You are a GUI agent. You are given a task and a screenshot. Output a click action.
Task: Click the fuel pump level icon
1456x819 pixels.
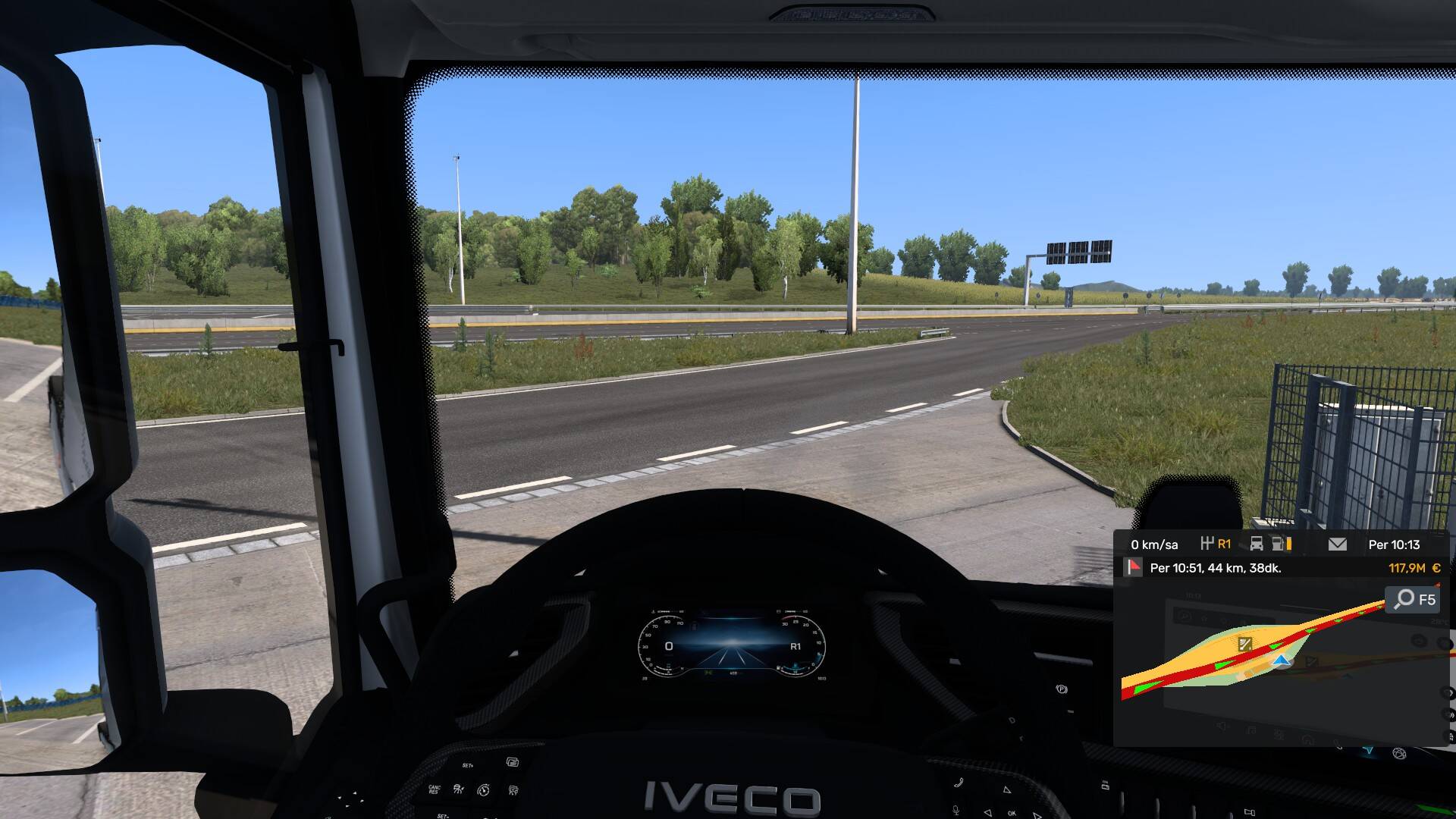coord(1279,544)
